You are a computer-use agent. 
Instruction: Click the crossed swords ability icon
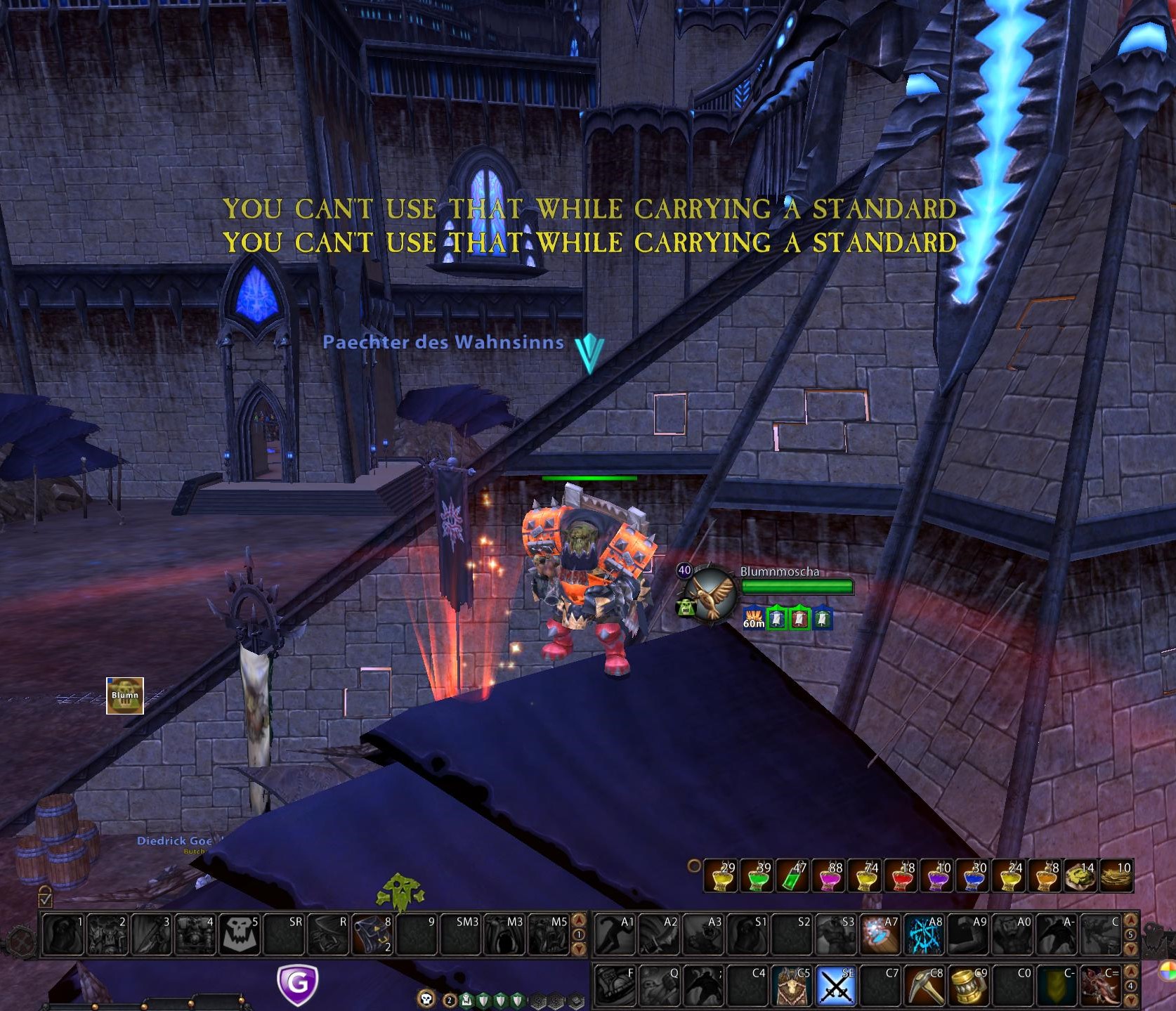(x=835, y=985)
